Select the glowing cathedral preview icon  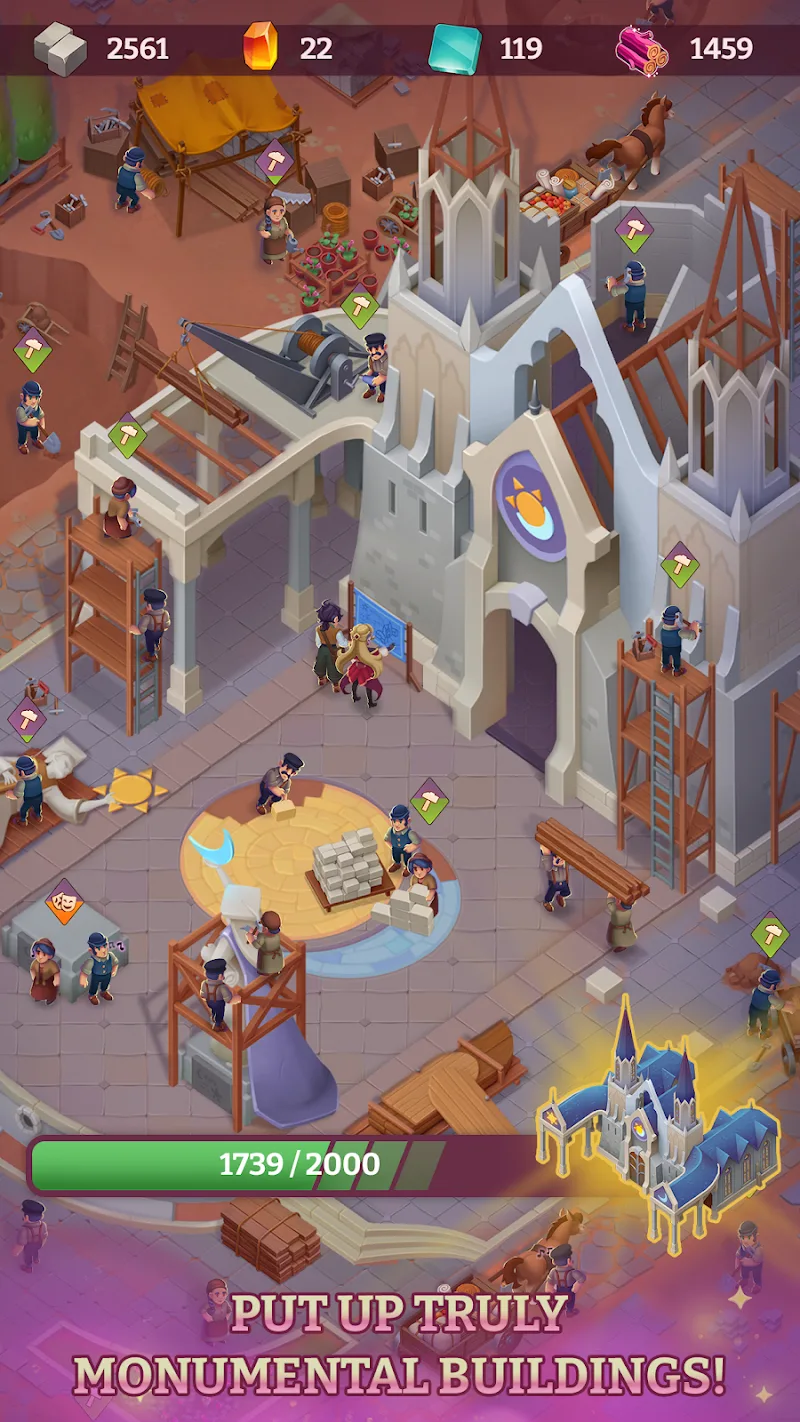tap(659, 1124)
